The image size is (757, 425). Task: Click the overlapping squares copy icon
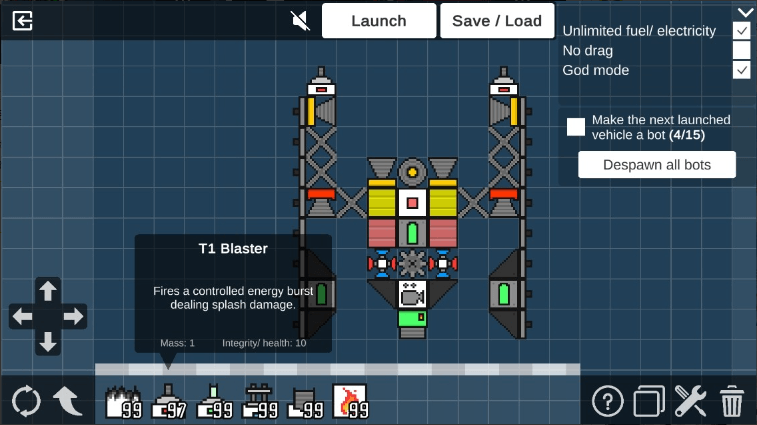(x=648, y=401)
